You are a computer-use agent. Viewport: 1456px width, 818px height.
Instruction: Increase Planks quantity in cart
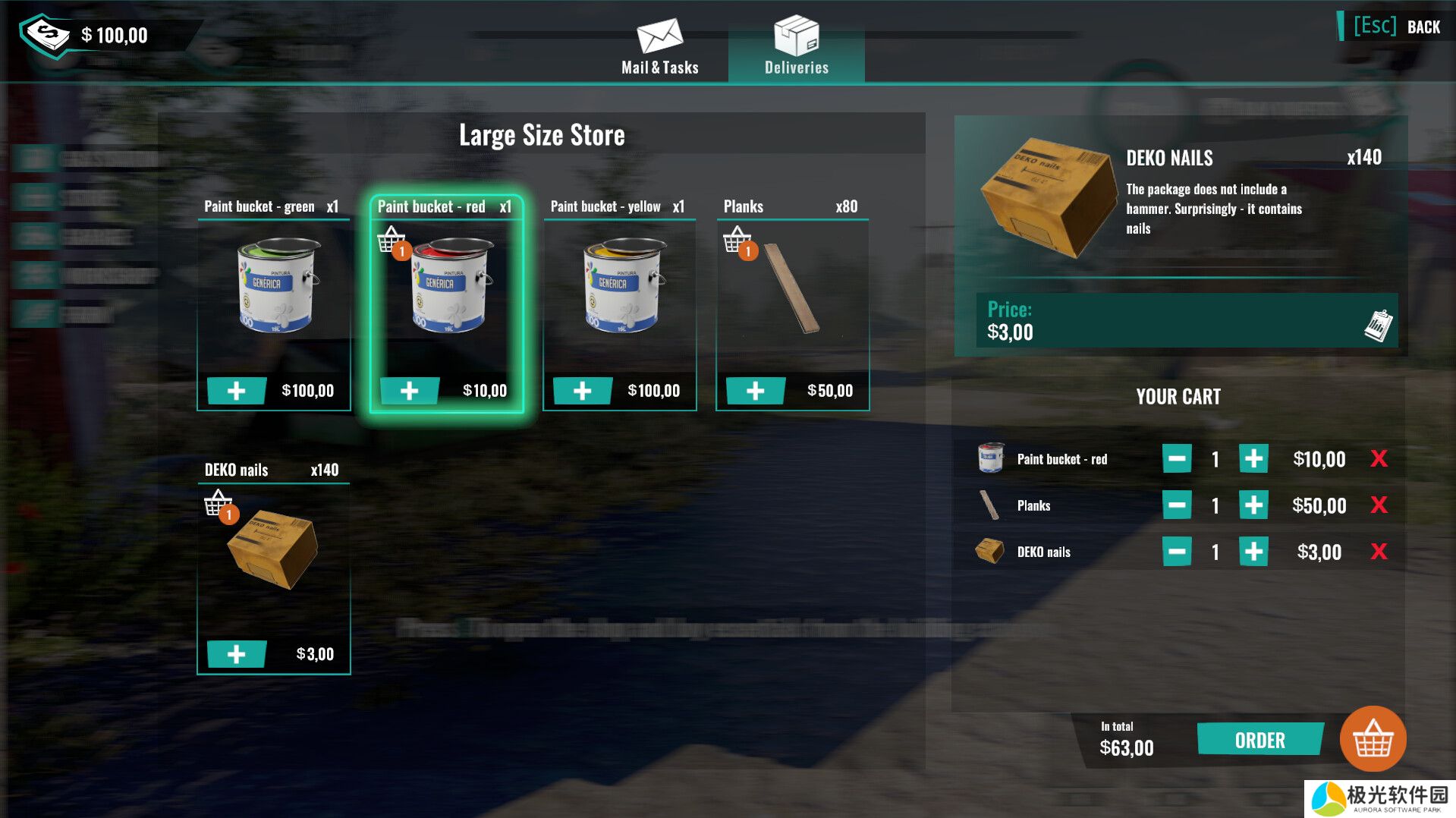tap(1253, 505)
